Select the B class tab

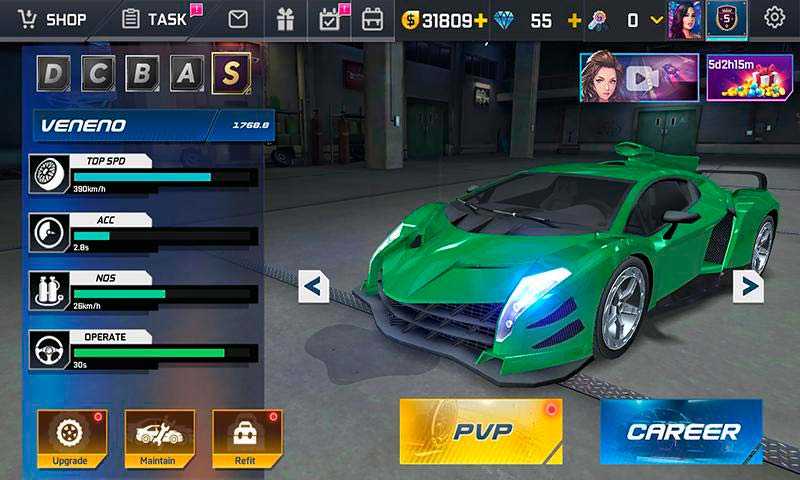[x=143, y=73]
